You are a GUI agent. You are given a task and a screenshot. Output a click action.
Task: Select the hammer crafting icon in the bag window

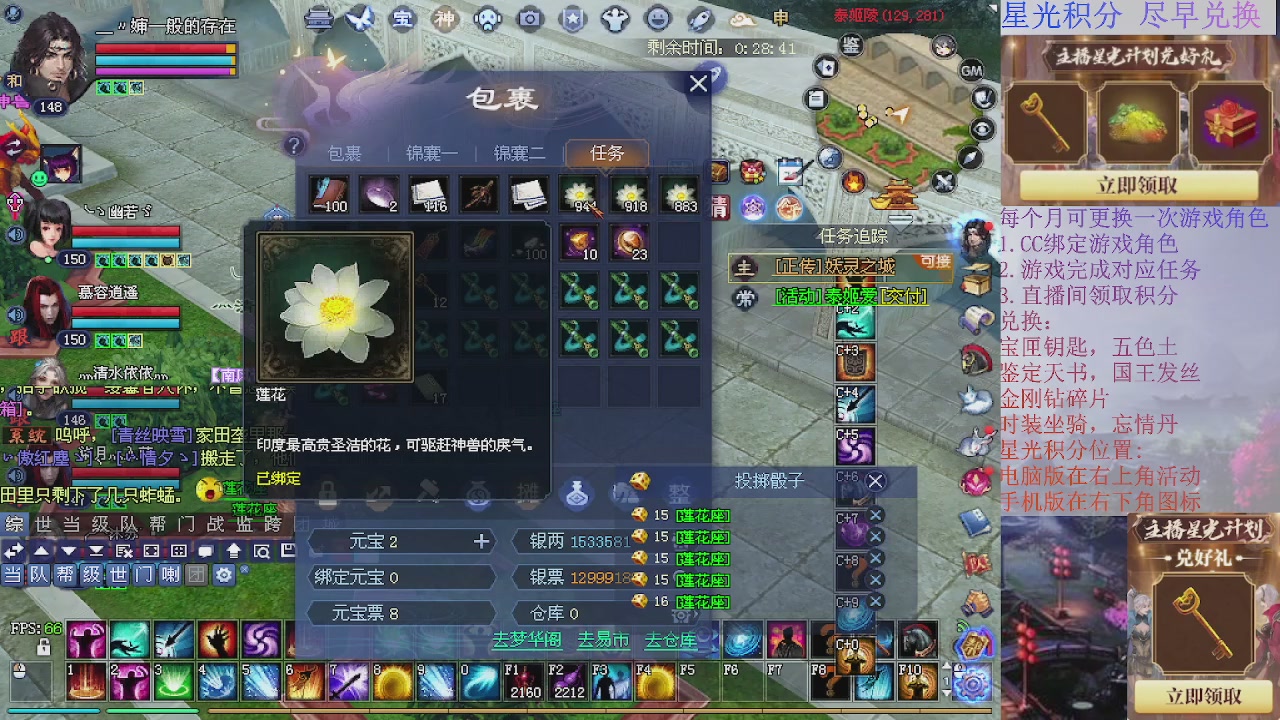428,489
